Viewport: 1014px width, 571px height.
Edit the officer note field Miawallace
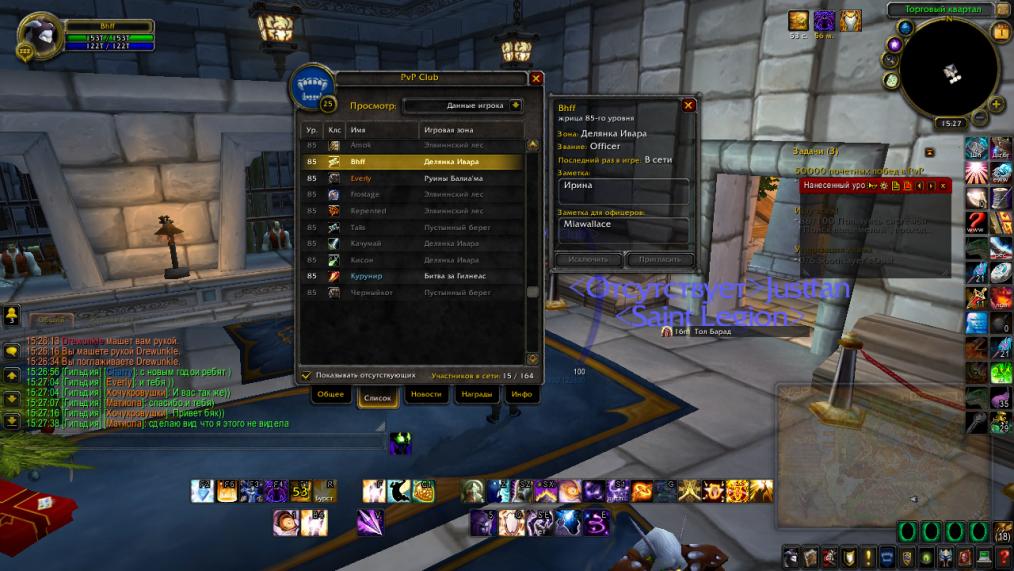623,227
